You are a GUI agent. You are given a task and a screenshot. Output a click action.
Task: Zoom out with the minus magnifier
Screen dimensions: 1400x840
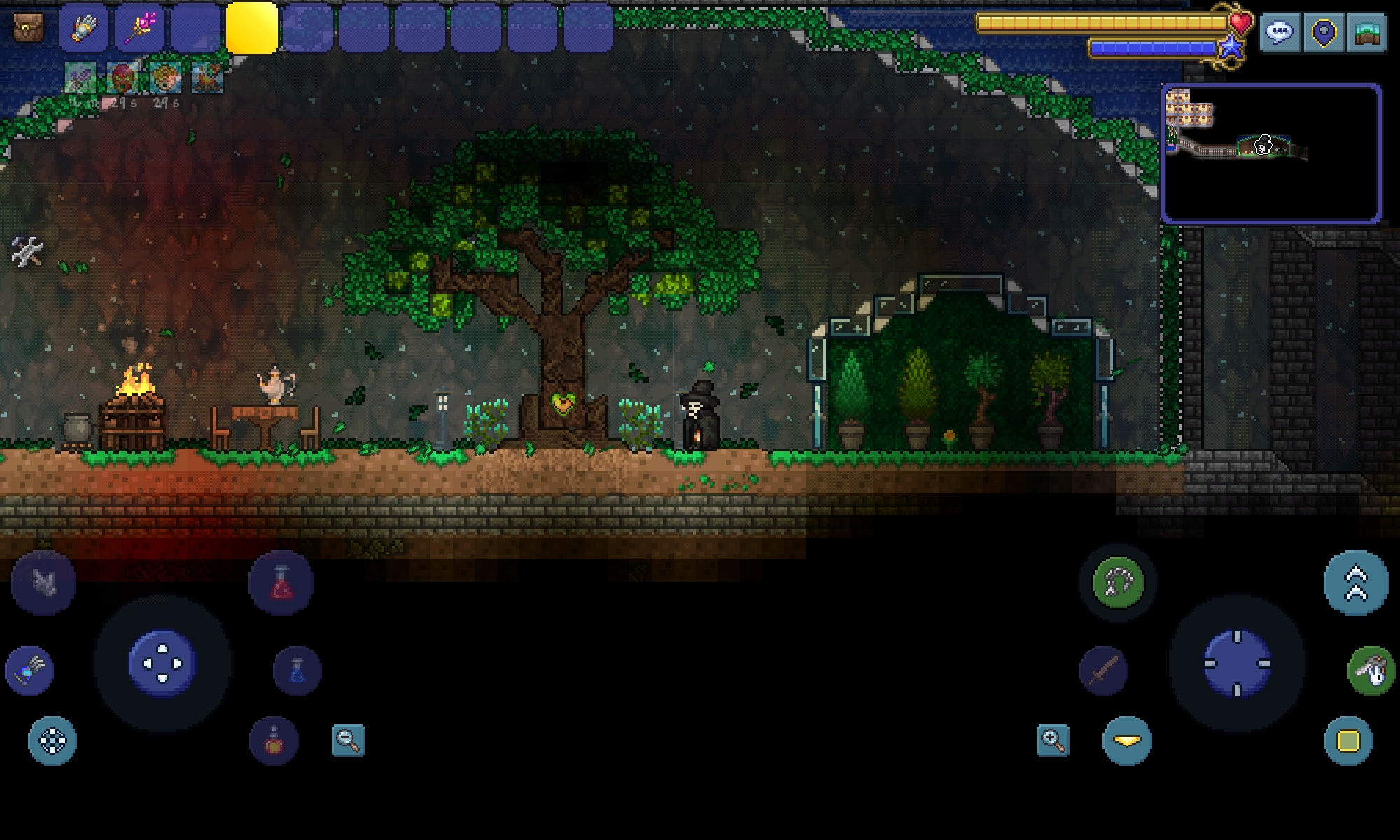348,740
